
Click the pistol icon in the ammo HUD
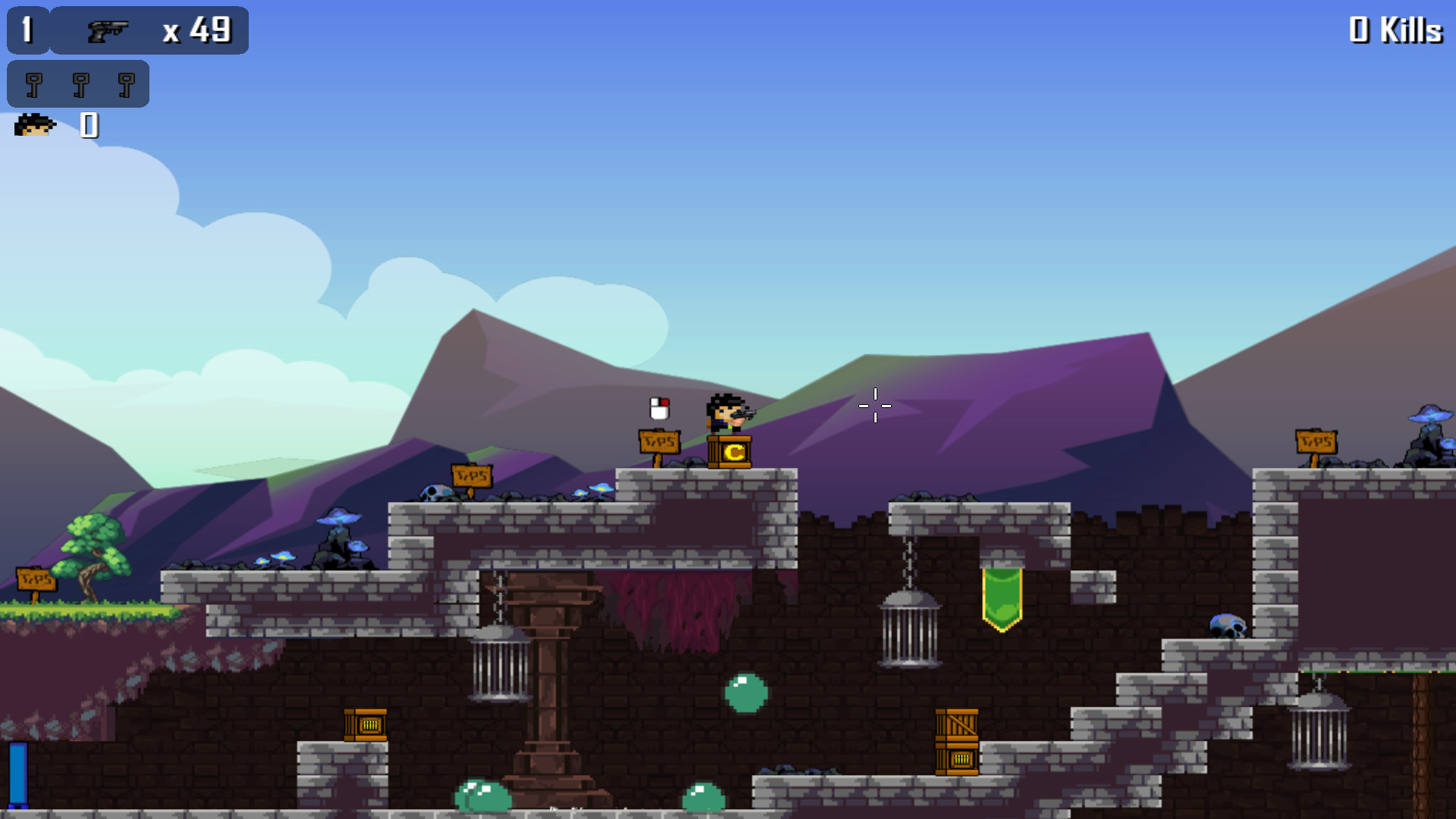[x=108, y=30]
